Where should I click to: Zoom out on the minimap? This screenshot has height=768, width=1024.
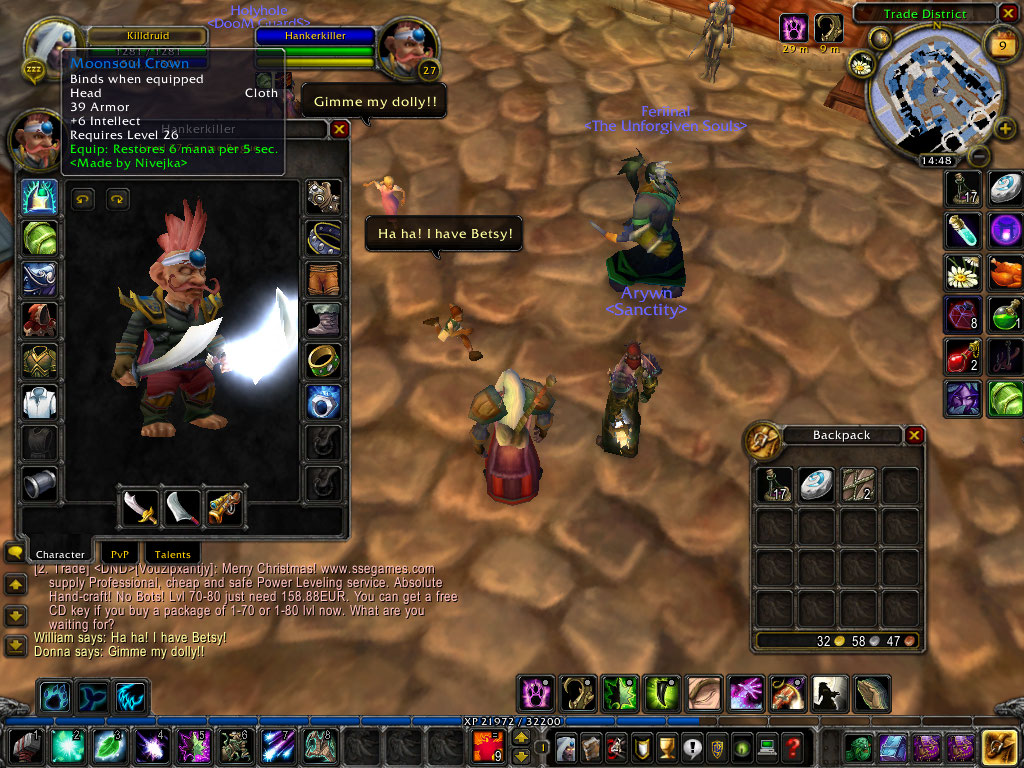[x=980, y=157]
